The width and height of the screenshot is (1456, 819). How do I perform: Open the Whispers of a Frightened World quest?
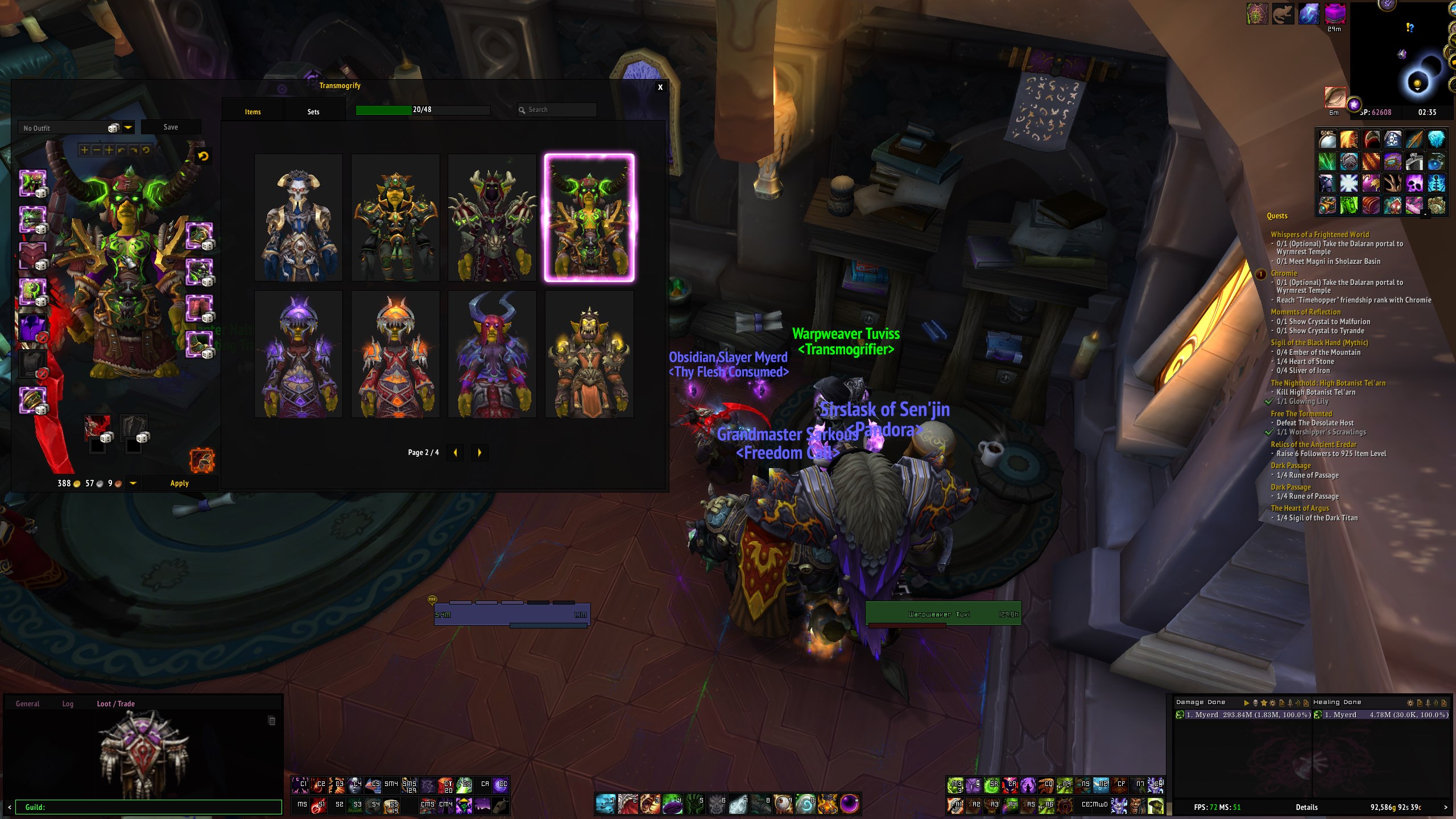1319,234
